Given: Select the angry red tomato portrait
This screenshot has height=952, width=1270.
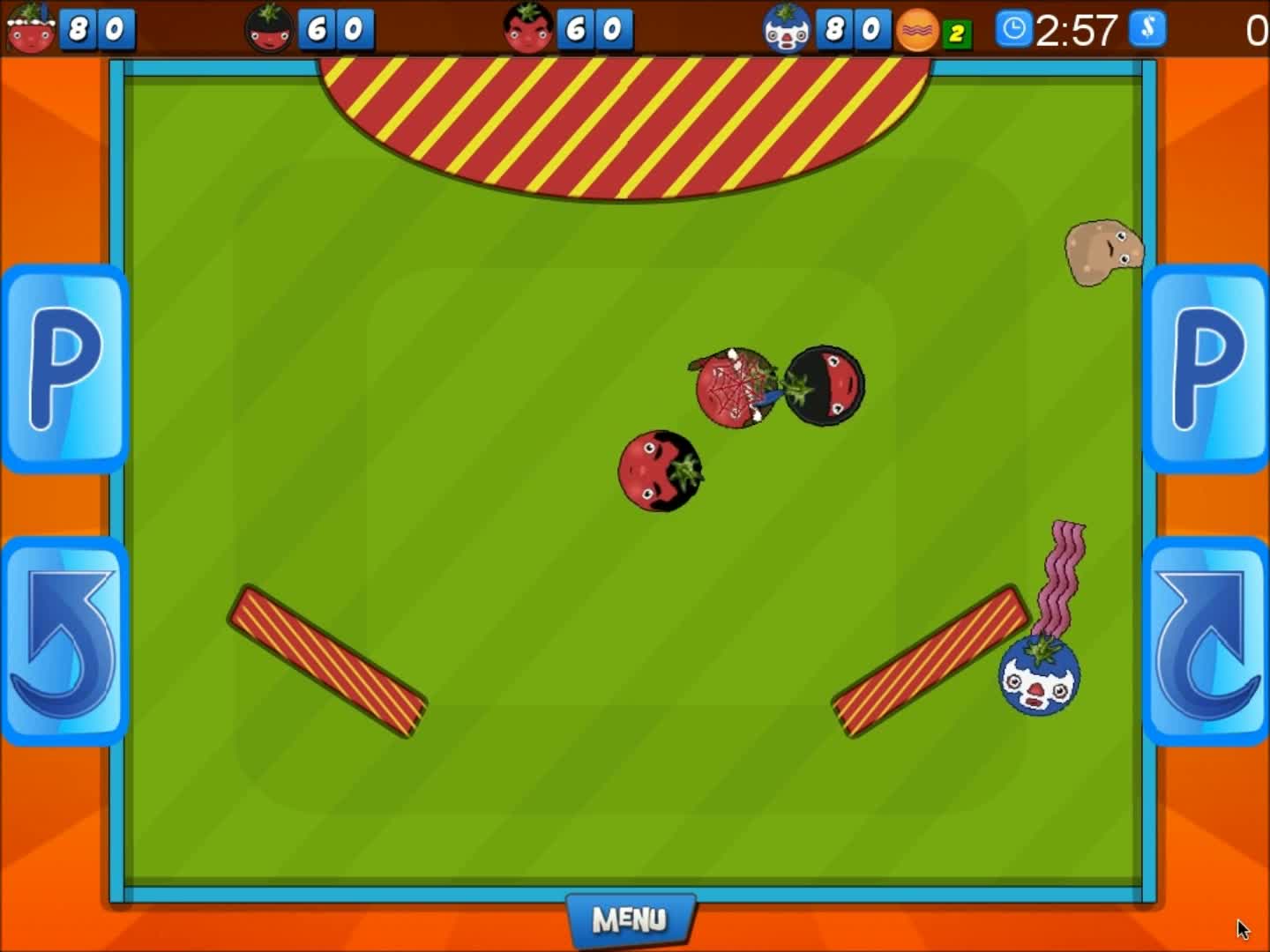Looking at the screenshot, I should 527,29.
